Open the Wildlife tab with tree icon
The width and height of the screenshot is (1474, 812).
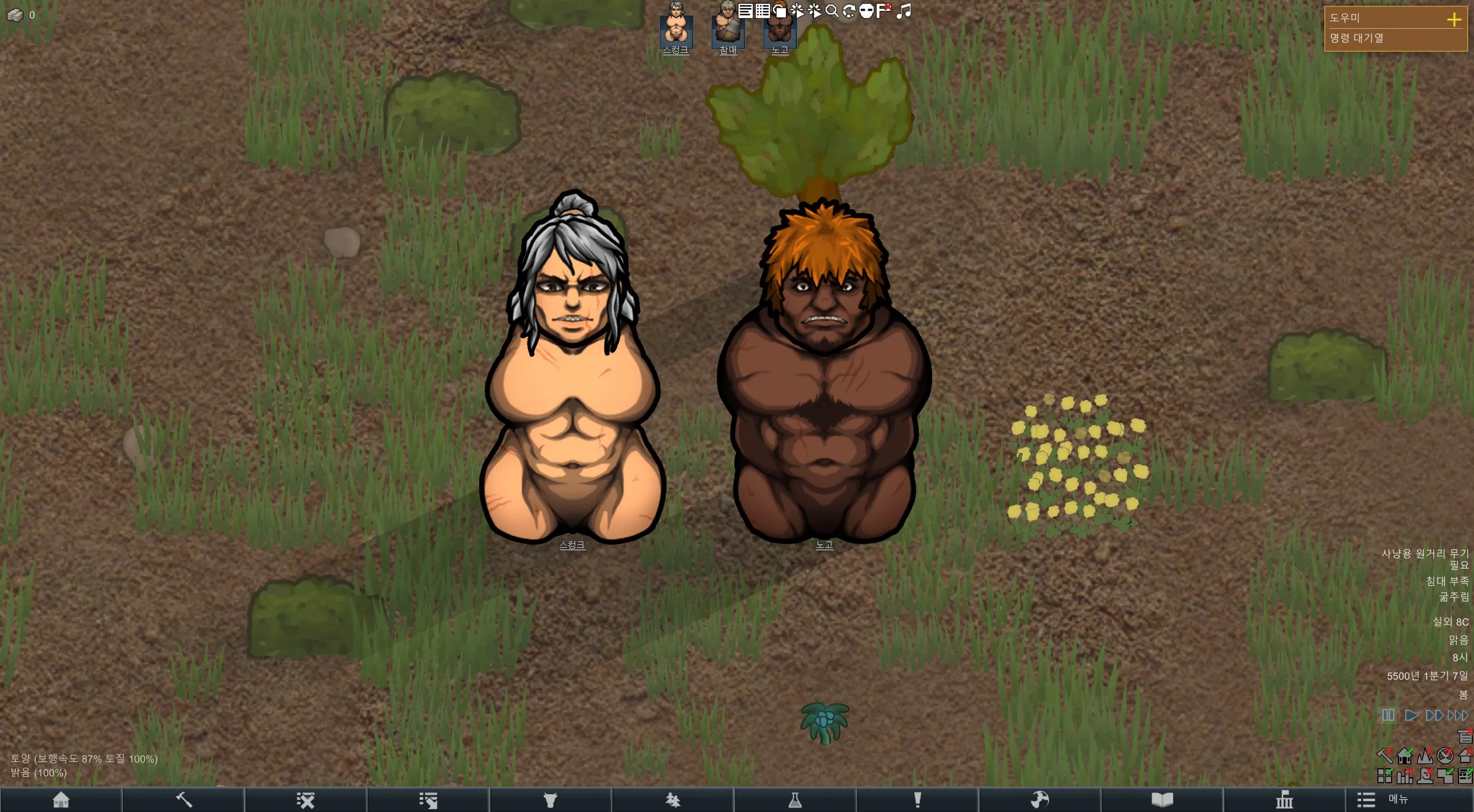pos(673,800)
